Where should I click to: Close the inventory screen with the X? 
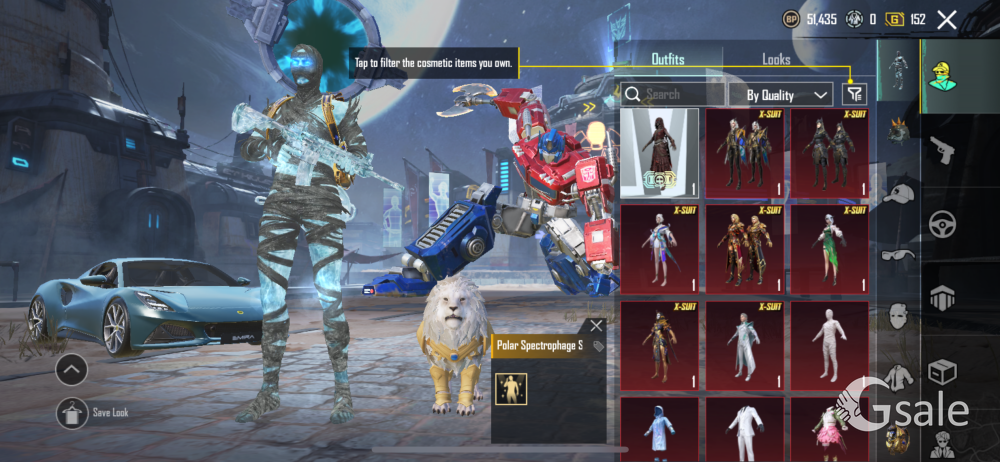tap(946, 19)
